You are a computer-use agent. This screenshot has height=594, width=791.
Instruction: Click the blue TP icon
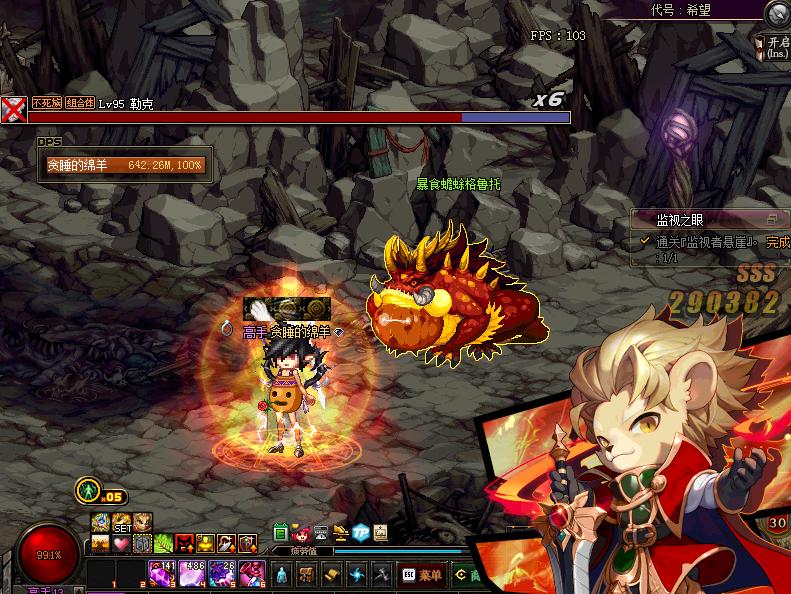tap(361, 533)
